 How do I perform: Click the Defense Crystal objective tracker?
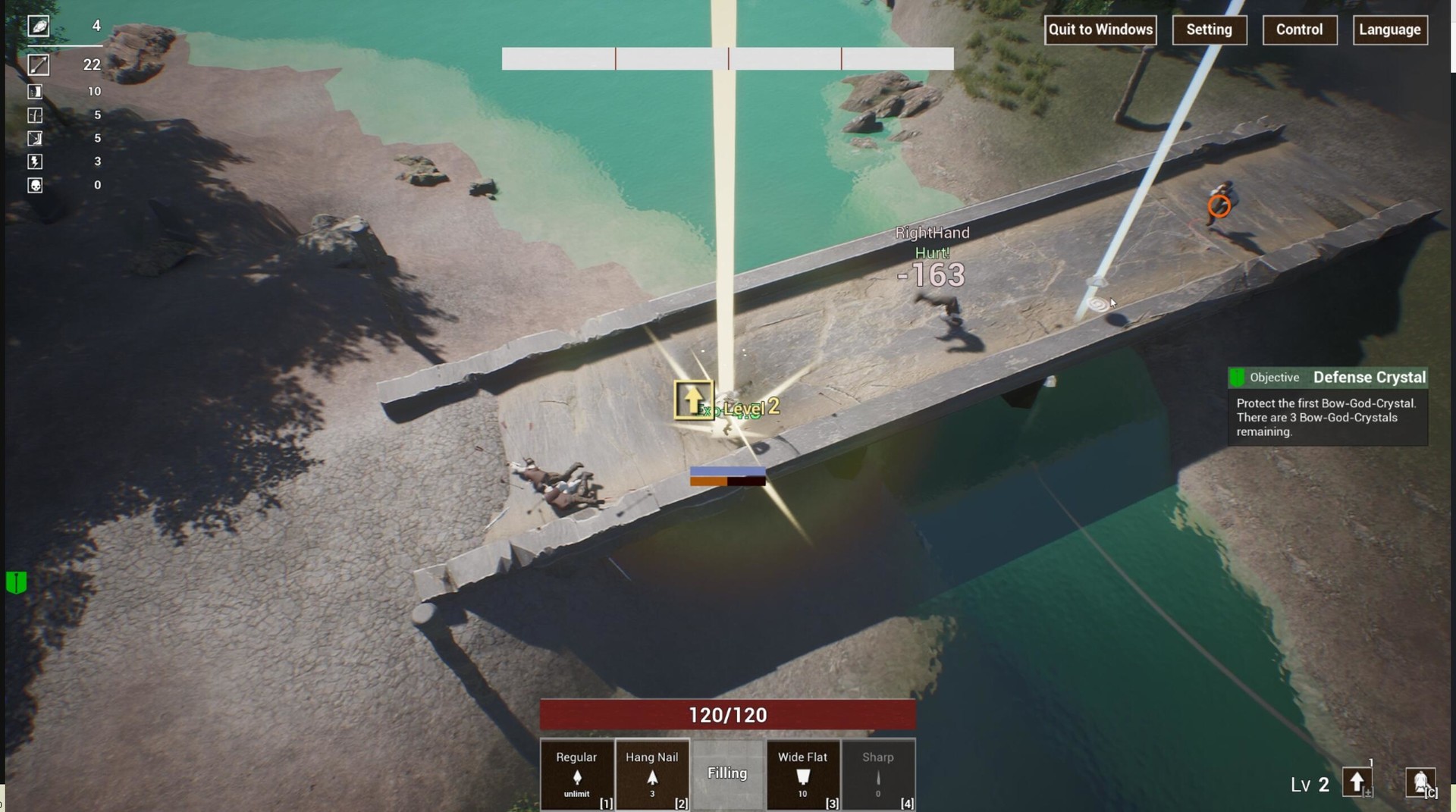pyautogui.click(x=1327, y=377)
